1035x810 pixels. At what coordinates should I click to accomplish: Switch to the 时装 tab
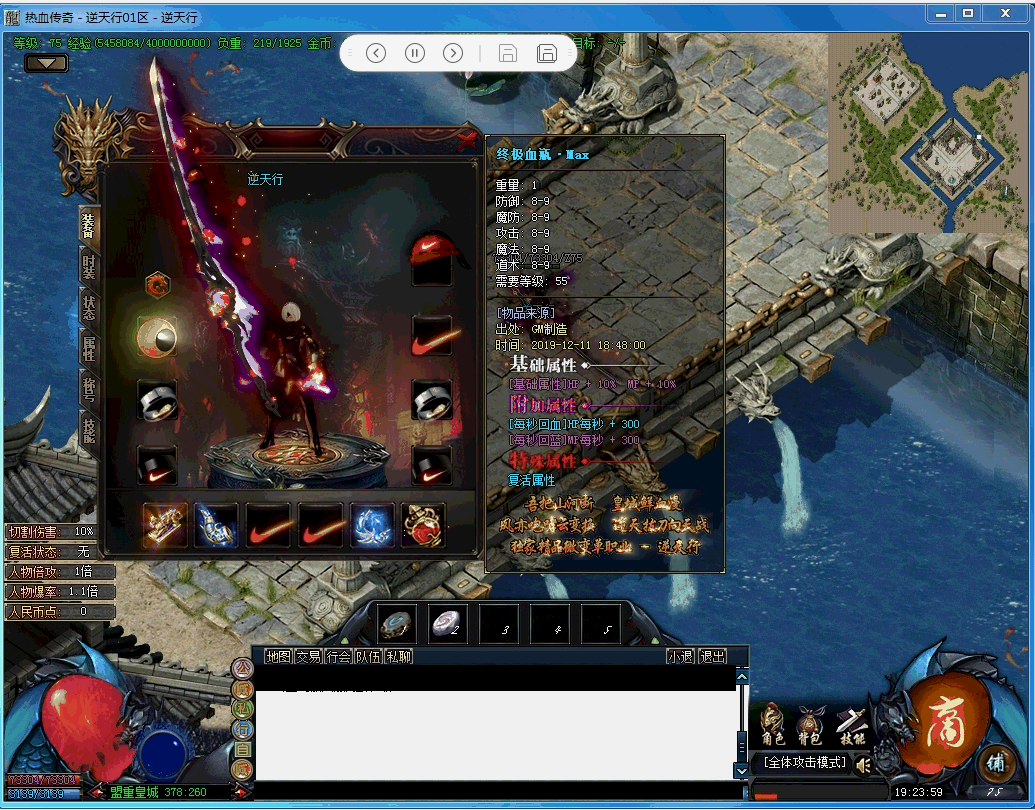pyautogui.click(x=89, y=265)
